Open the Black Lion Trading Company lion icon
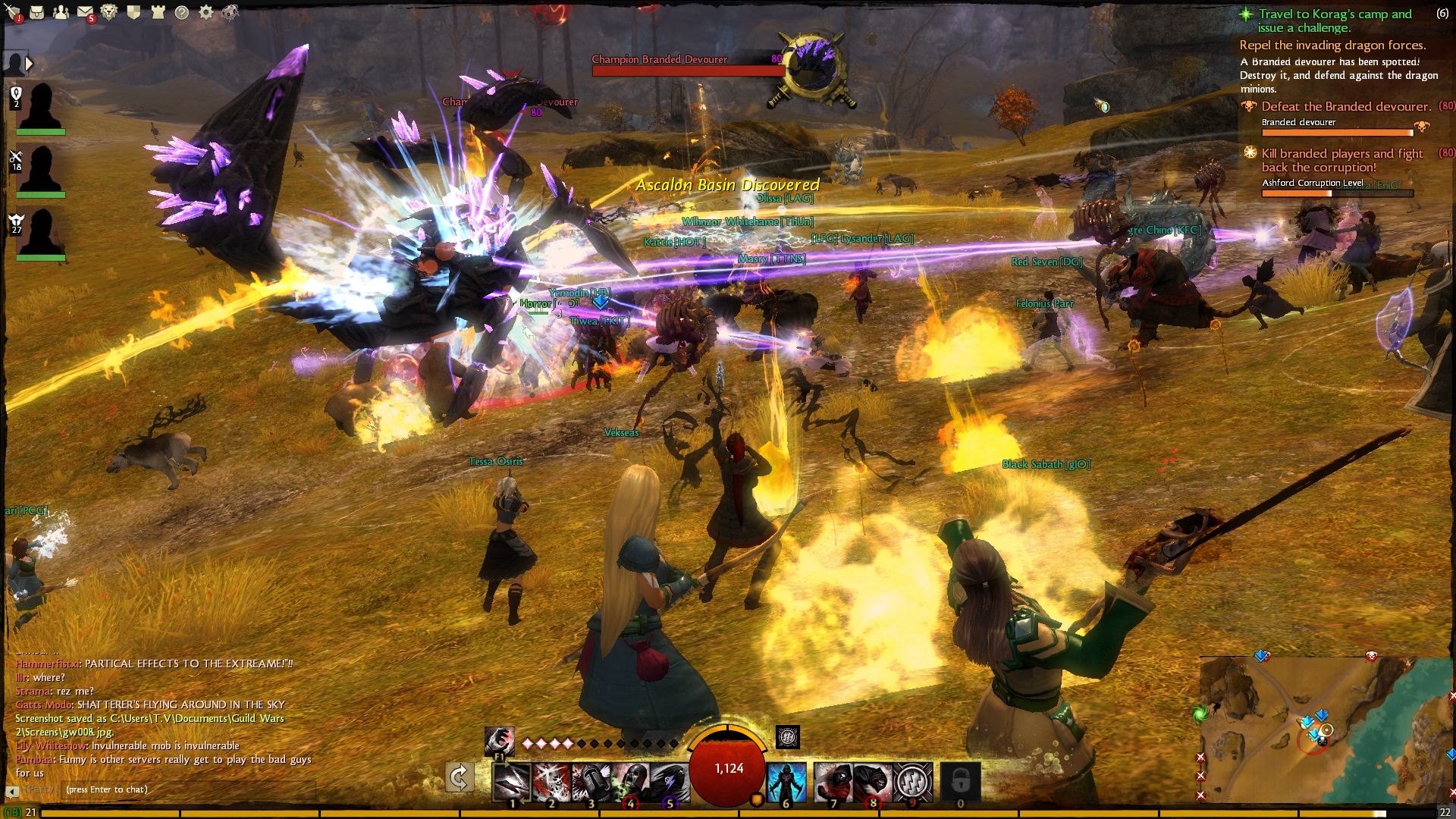 pos(109,12)
